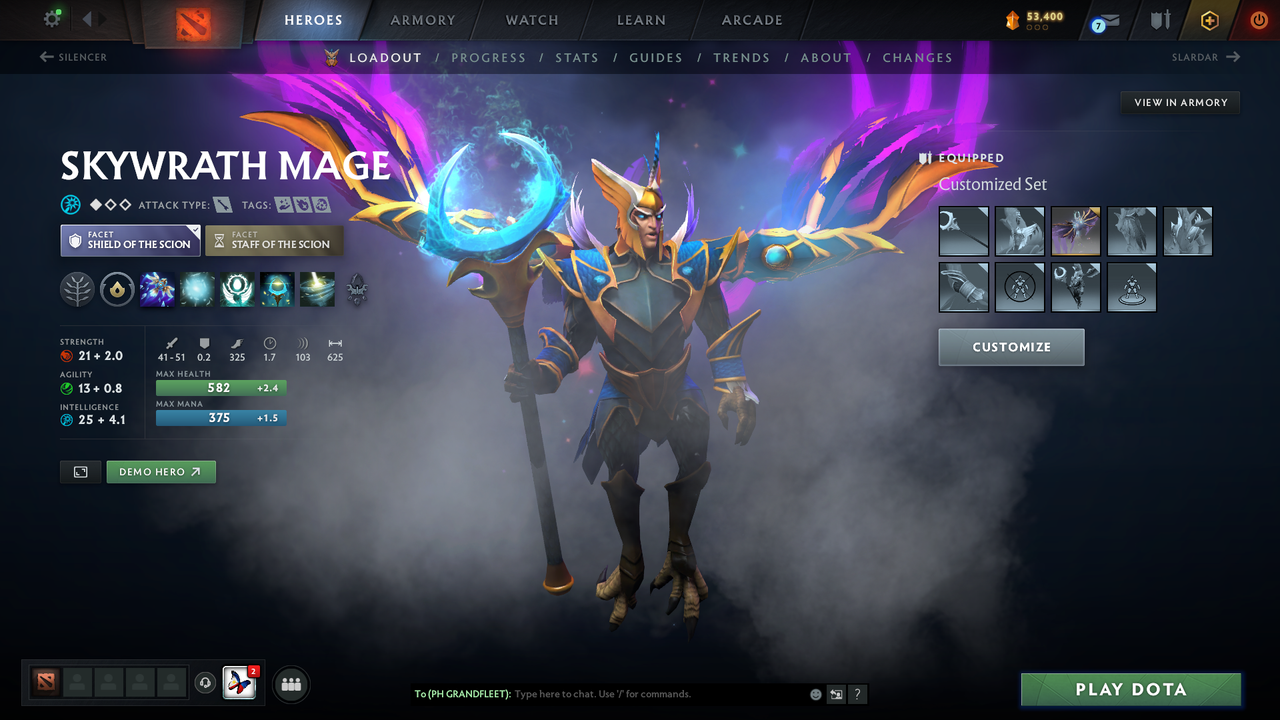Open the Dota Plus hexagon icon
Viewport: 1280px width, 720px height.
point(1209,20)
